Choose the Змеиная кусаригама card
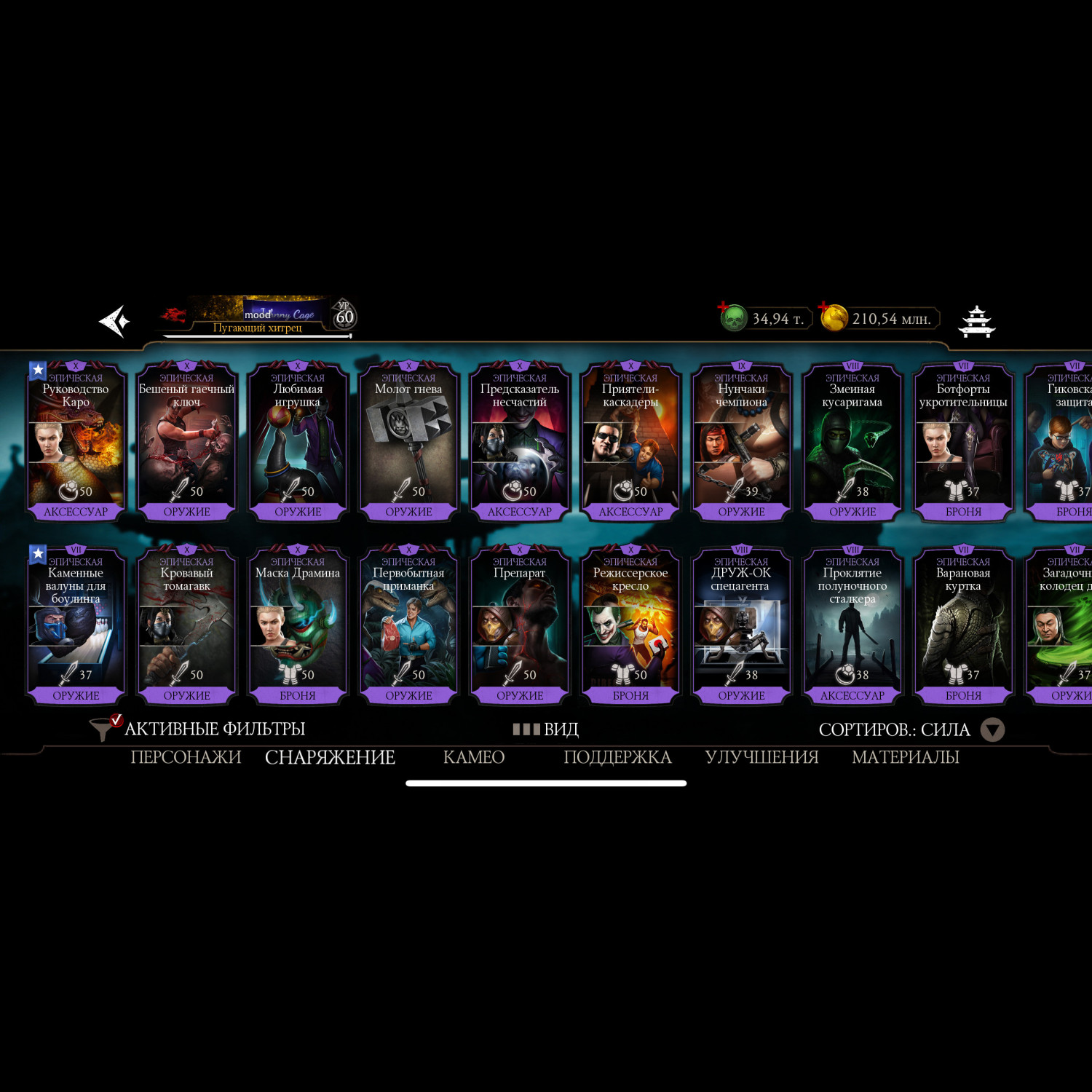1092x1092 pixels. 852,441
